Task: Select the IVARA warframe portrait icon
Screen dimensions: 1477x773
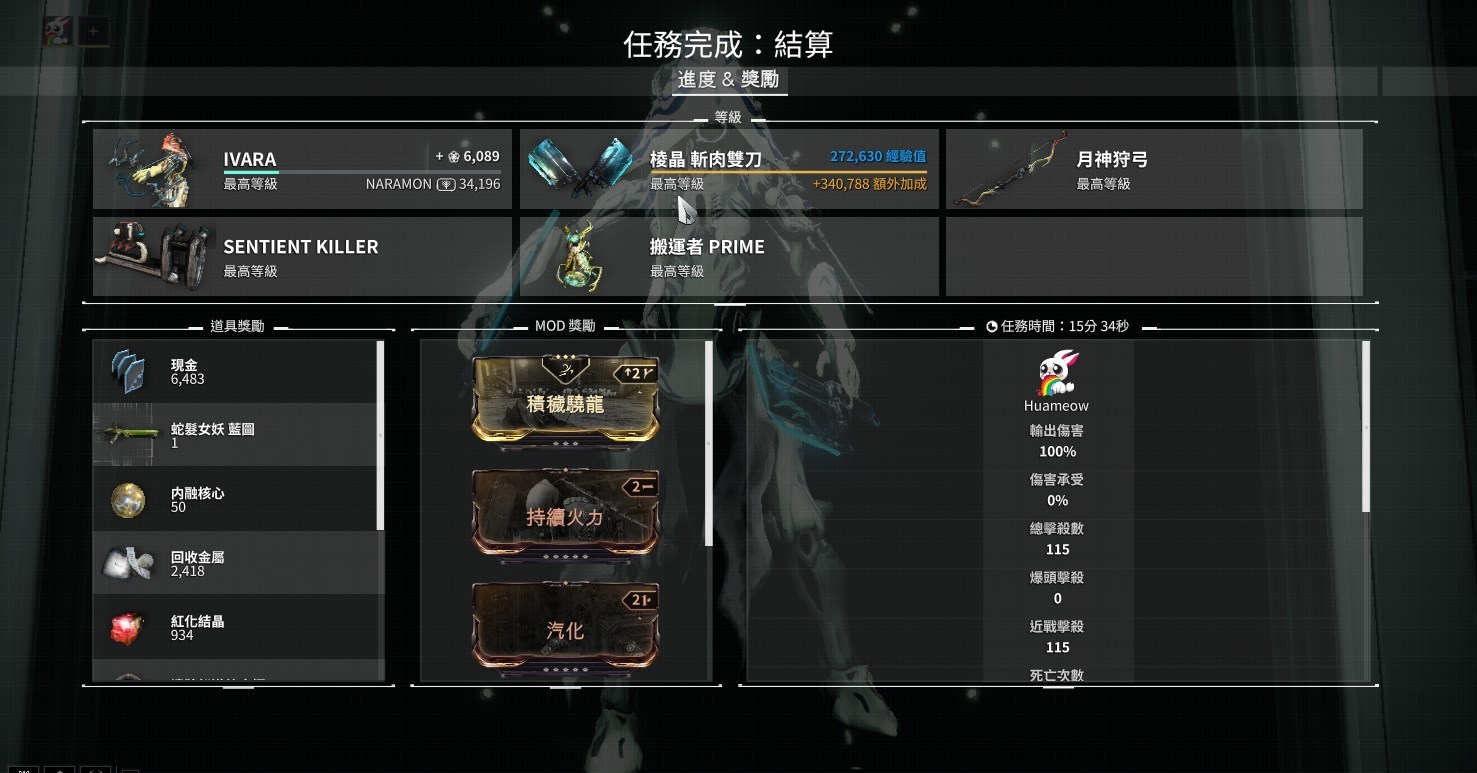Action: tap(155, 168)
